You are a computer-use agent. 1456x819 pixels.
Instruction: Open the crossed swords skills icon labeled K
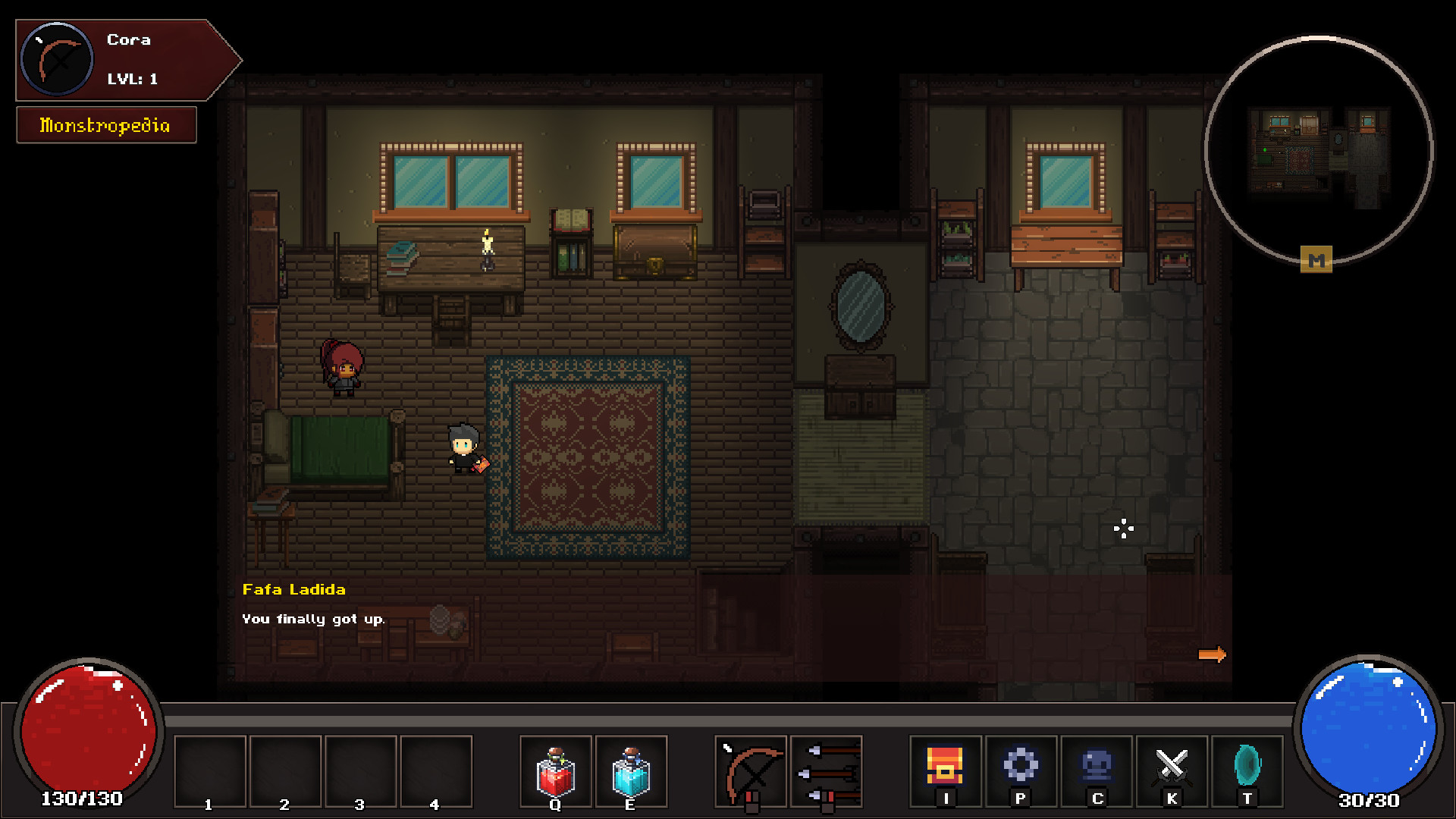1172,771
